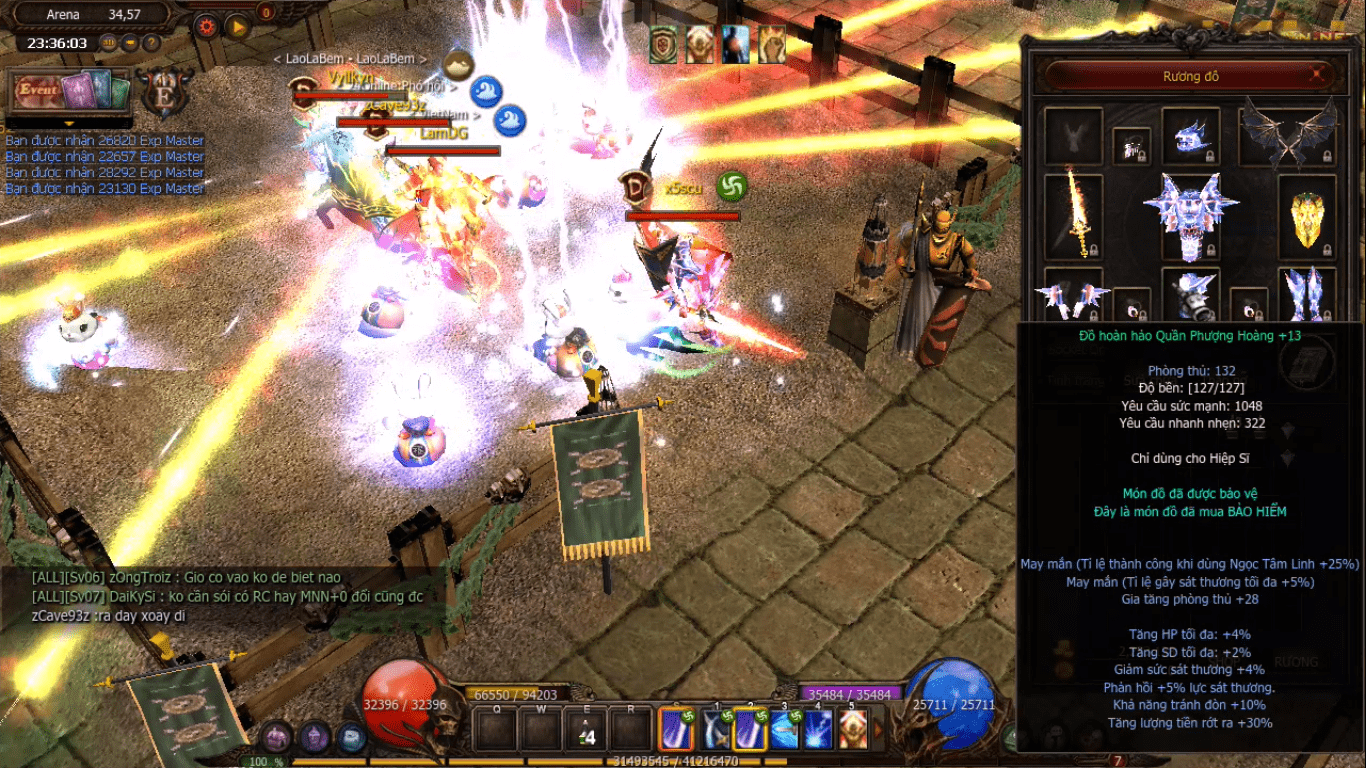This screenshot has width=1366, height=768.
Task: Click the pendant necklace equipment slot
Action: tap(1131, 147)
